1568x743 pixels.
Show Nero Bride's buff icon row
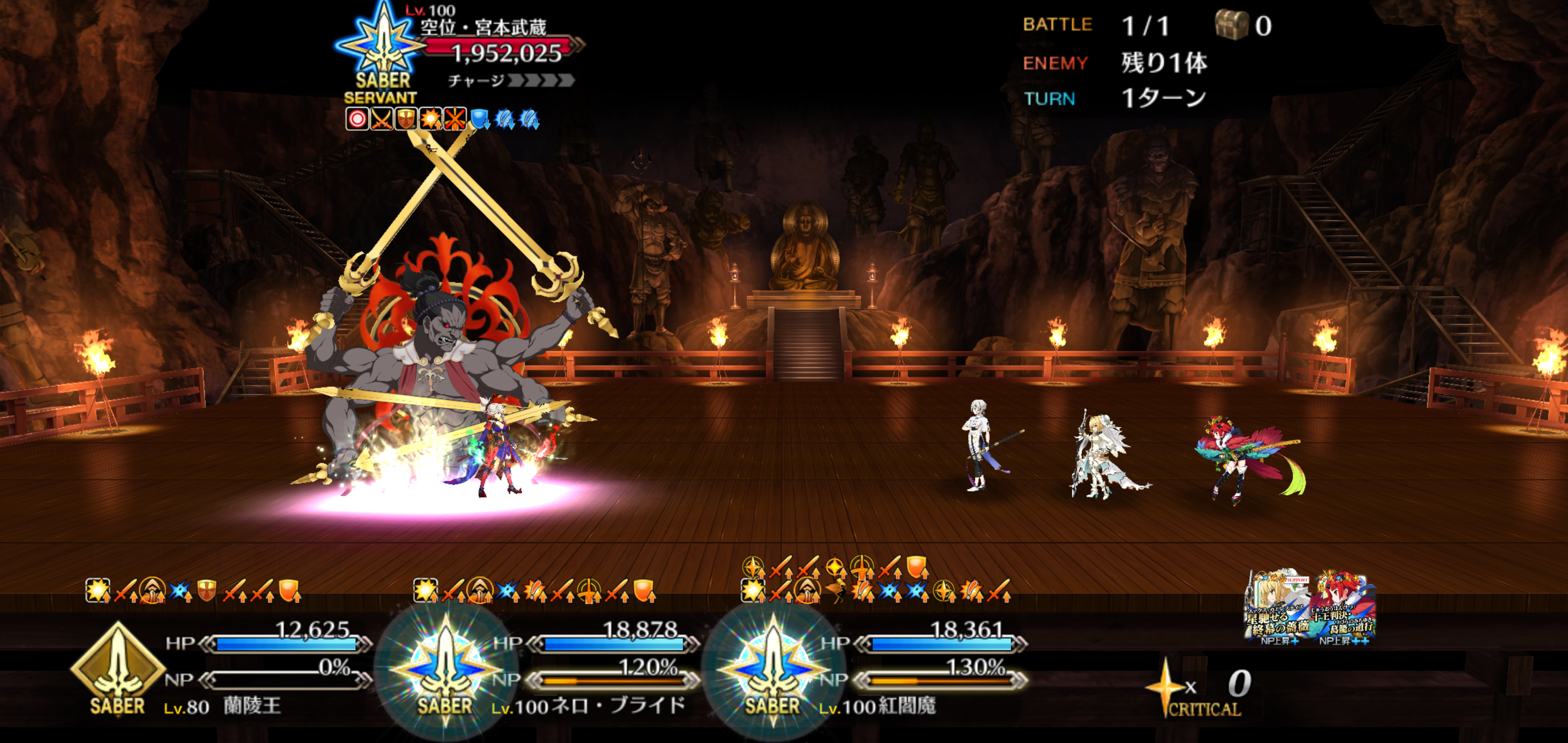click(x=534, y=590)
